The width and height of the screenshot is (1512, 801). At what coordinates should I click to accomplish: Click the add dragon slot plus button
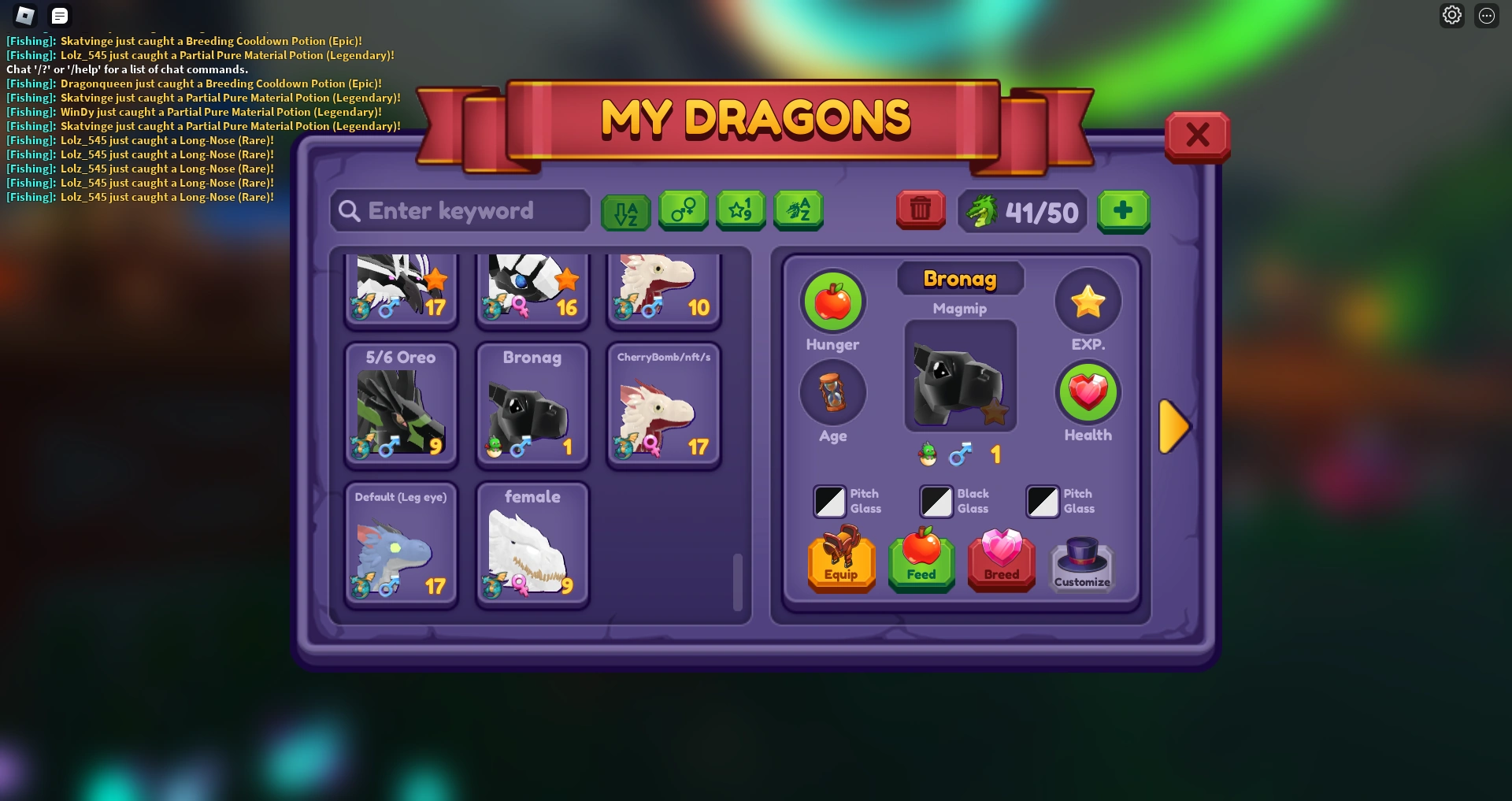[1124, 211]
